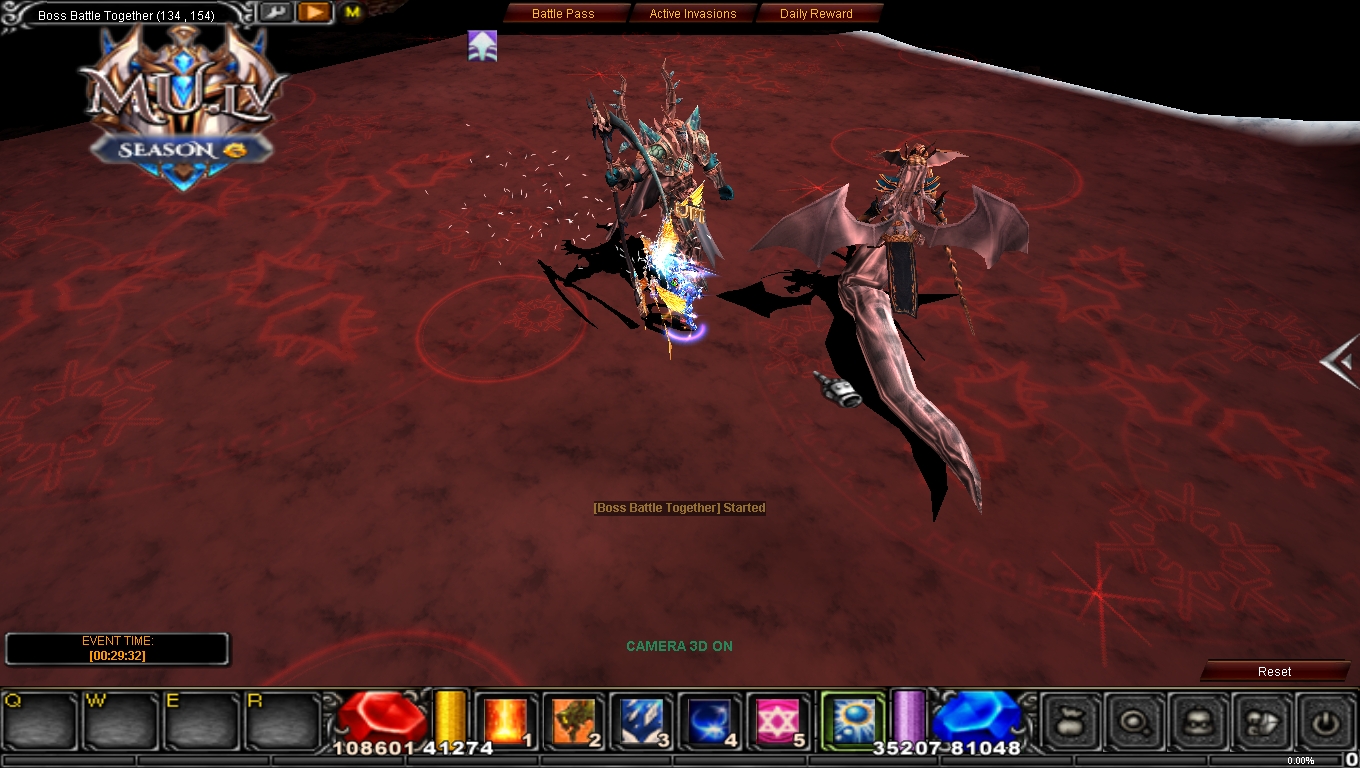This screenshot has width=1360, height=768.
Task: Open the Active Invasions menu
Action: [694, 13]
